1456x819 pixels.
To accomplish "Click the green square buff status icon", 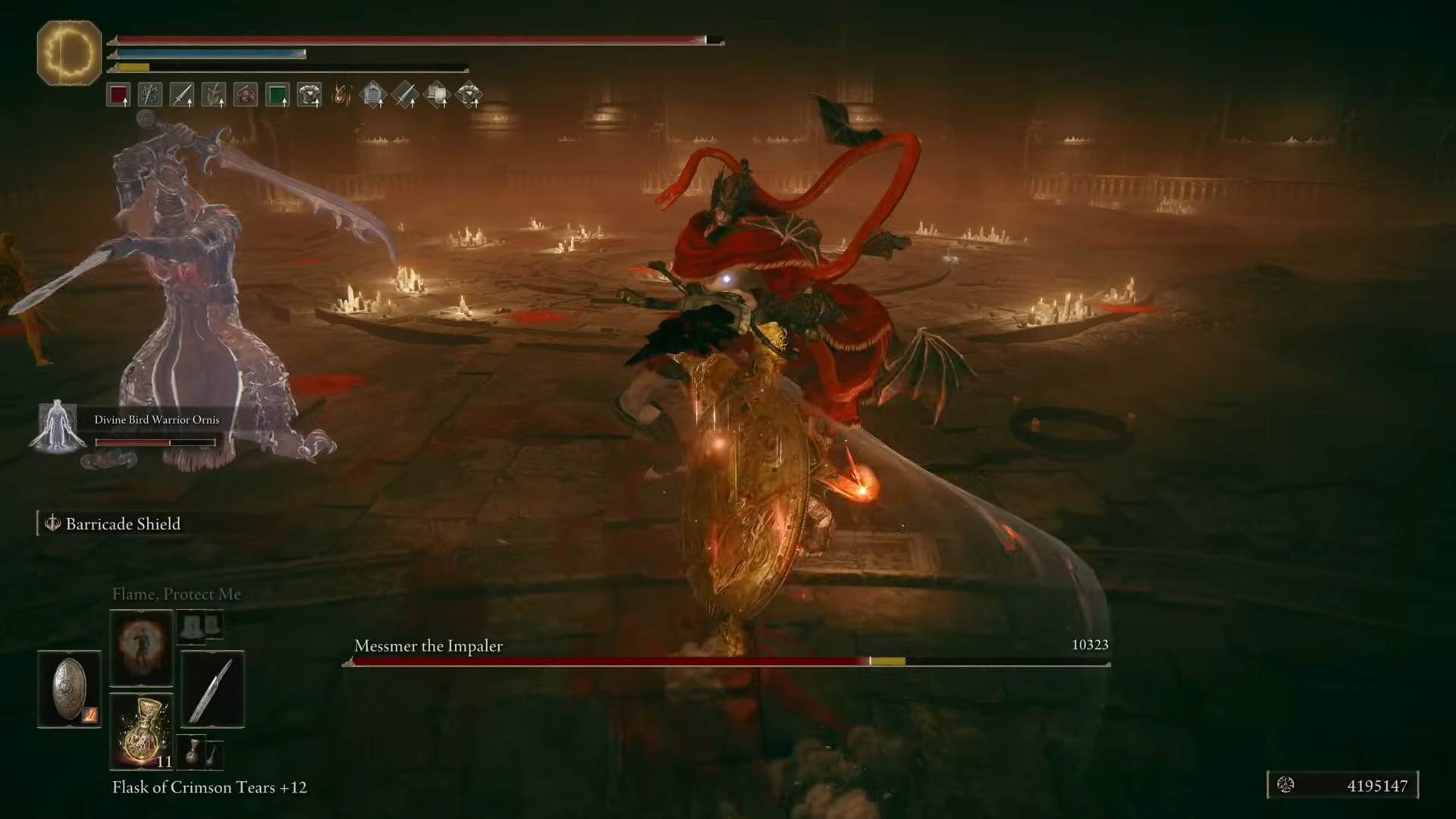I will tap(278, 95).
